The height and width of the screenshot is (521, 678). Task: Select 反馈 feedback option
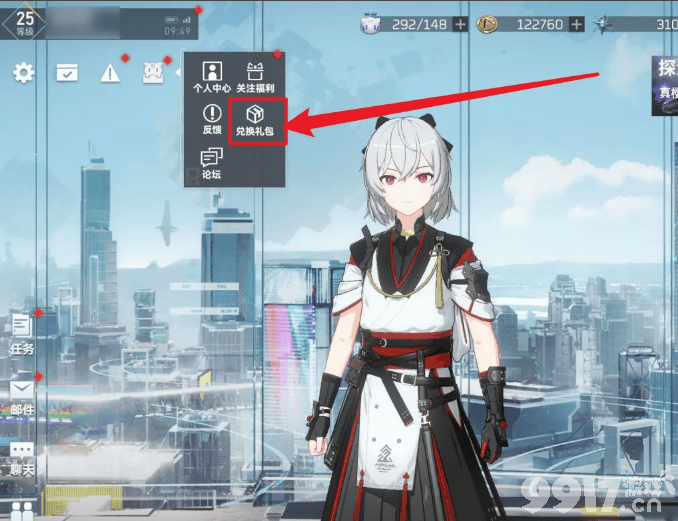pyautogui.click(x=211, y=119)
